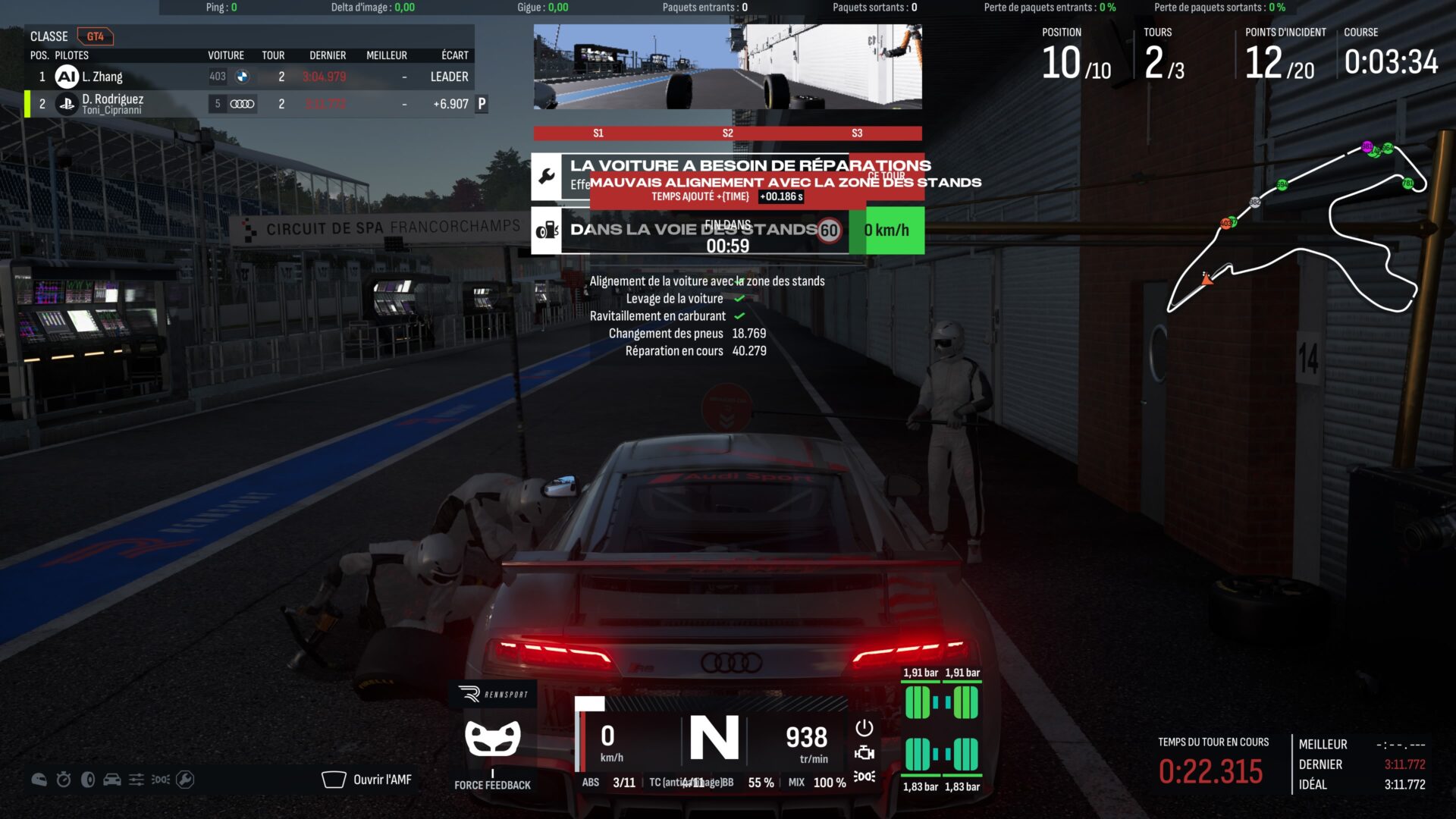Click the Spa track minimap

point(1297,227)
